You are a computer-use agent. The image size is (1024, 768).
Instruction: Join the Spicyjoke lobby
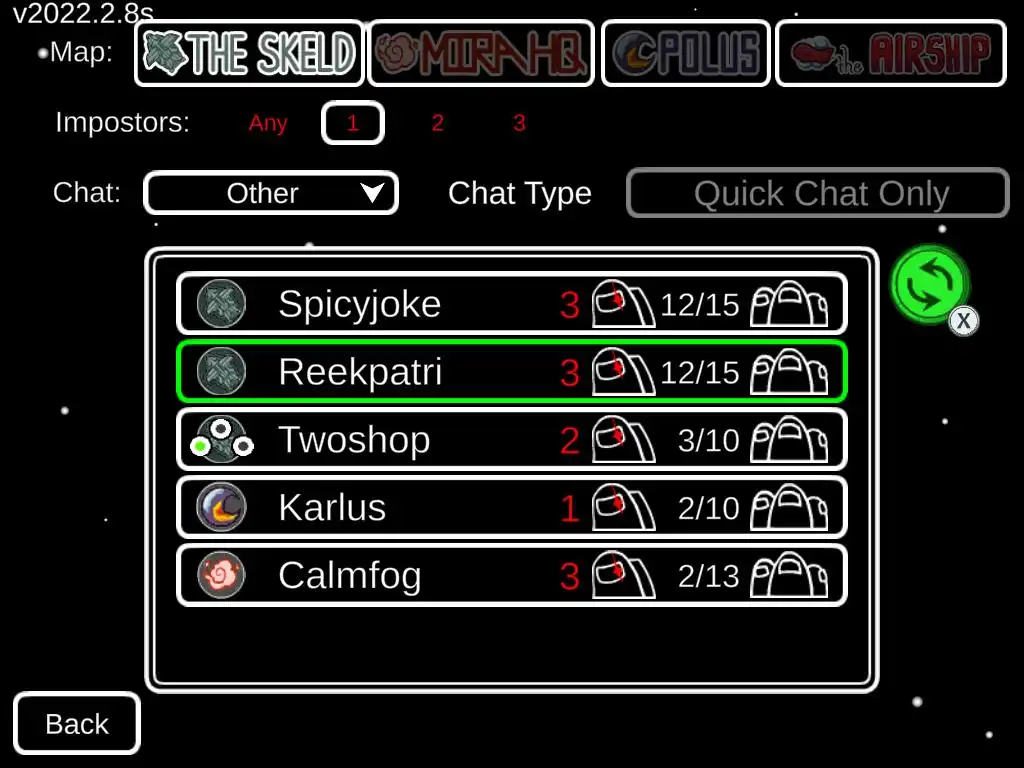512,303
